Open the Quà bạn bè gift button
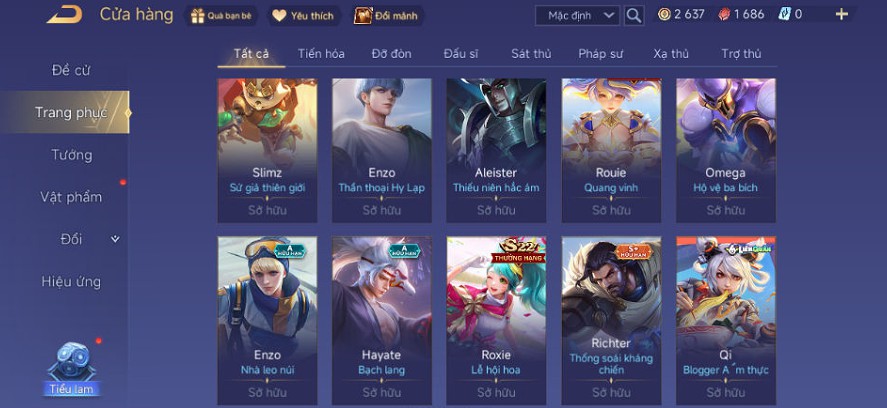 tap(221, 15)
